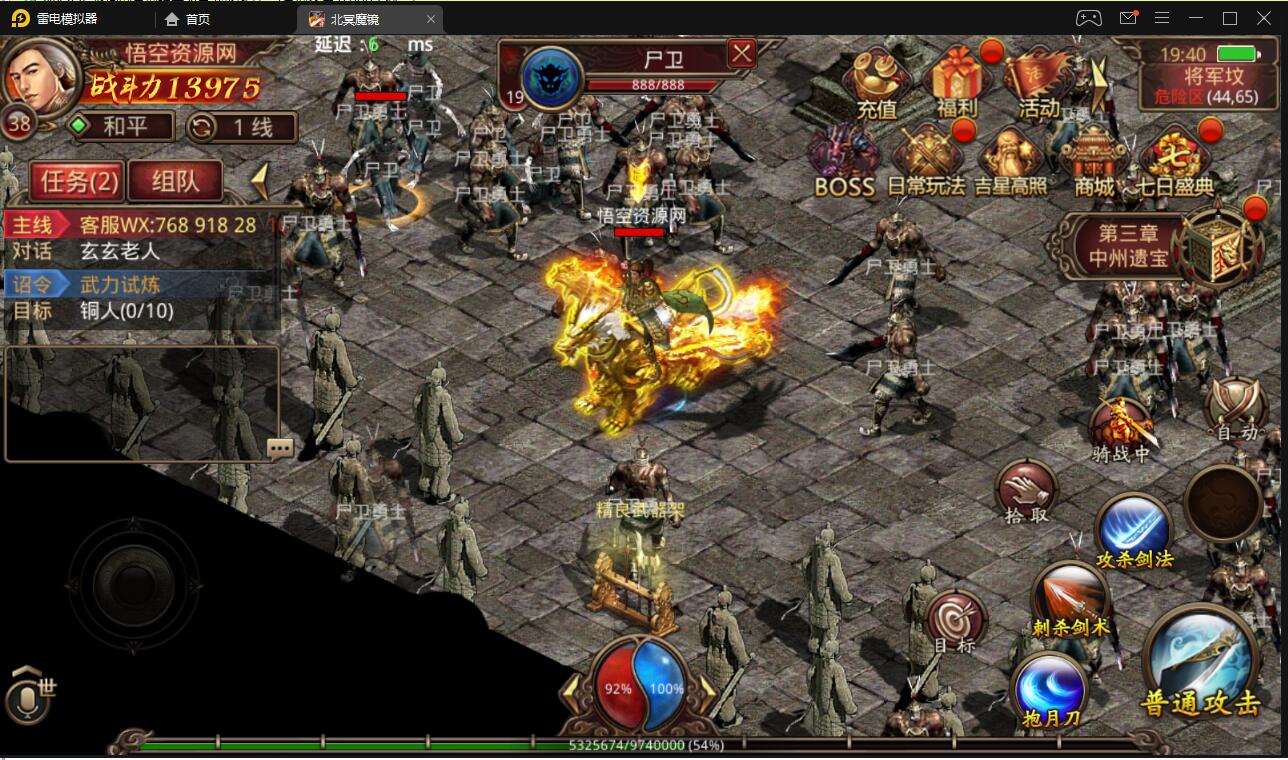Open the 福利 gift box menu
The height and width of the screenshot is (760, 1288).
957,80
